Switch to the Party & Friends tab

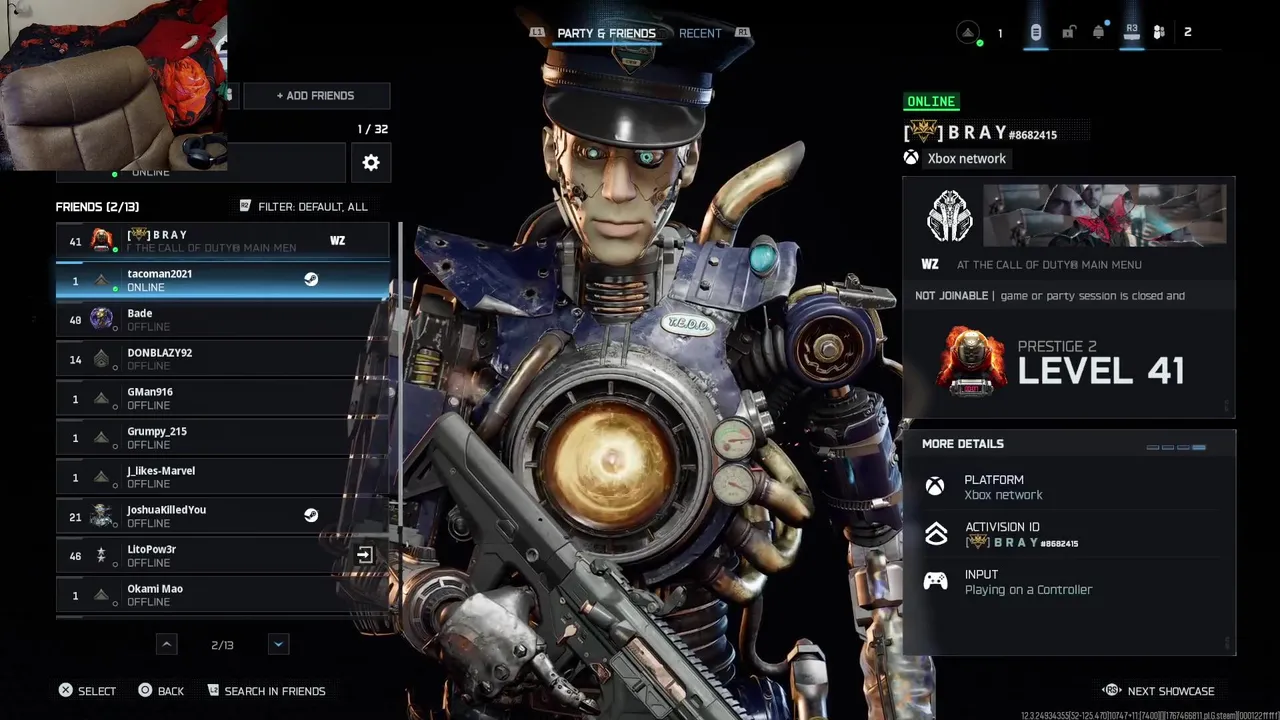[x=606, y=33]
